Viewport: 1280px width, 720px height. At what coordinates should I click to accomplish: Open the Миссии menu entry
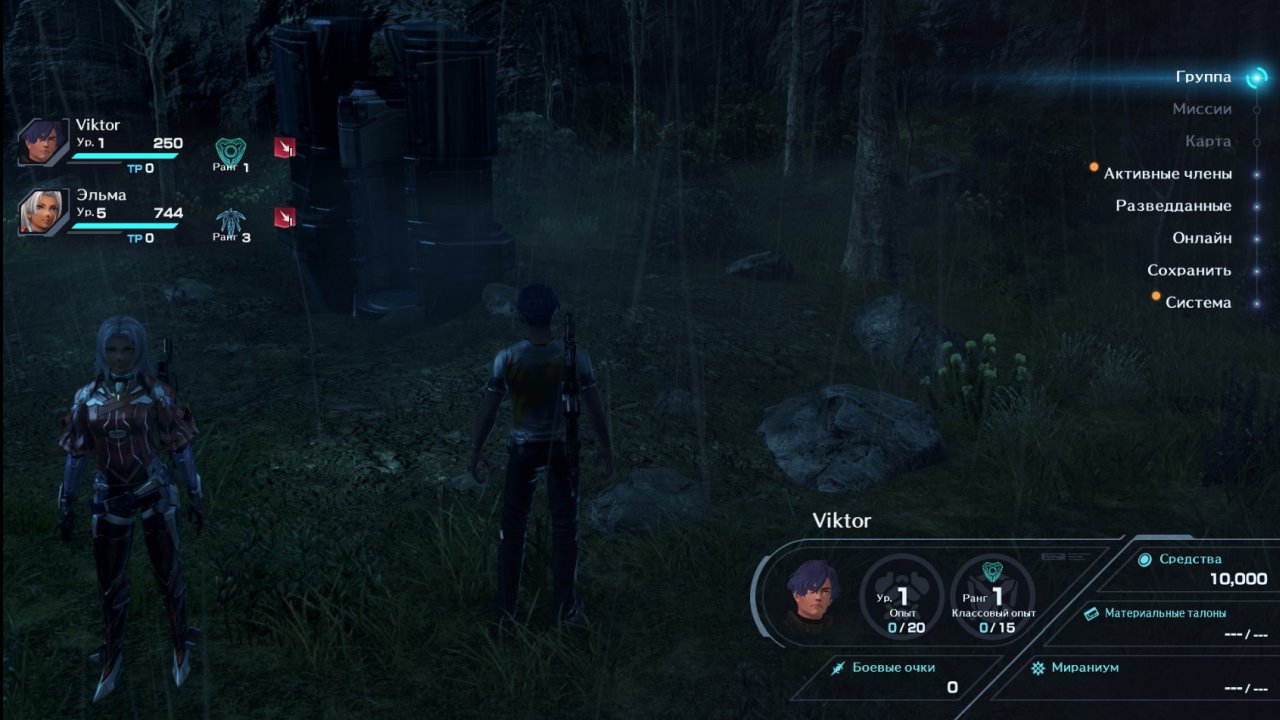(x=1201, y=109)
